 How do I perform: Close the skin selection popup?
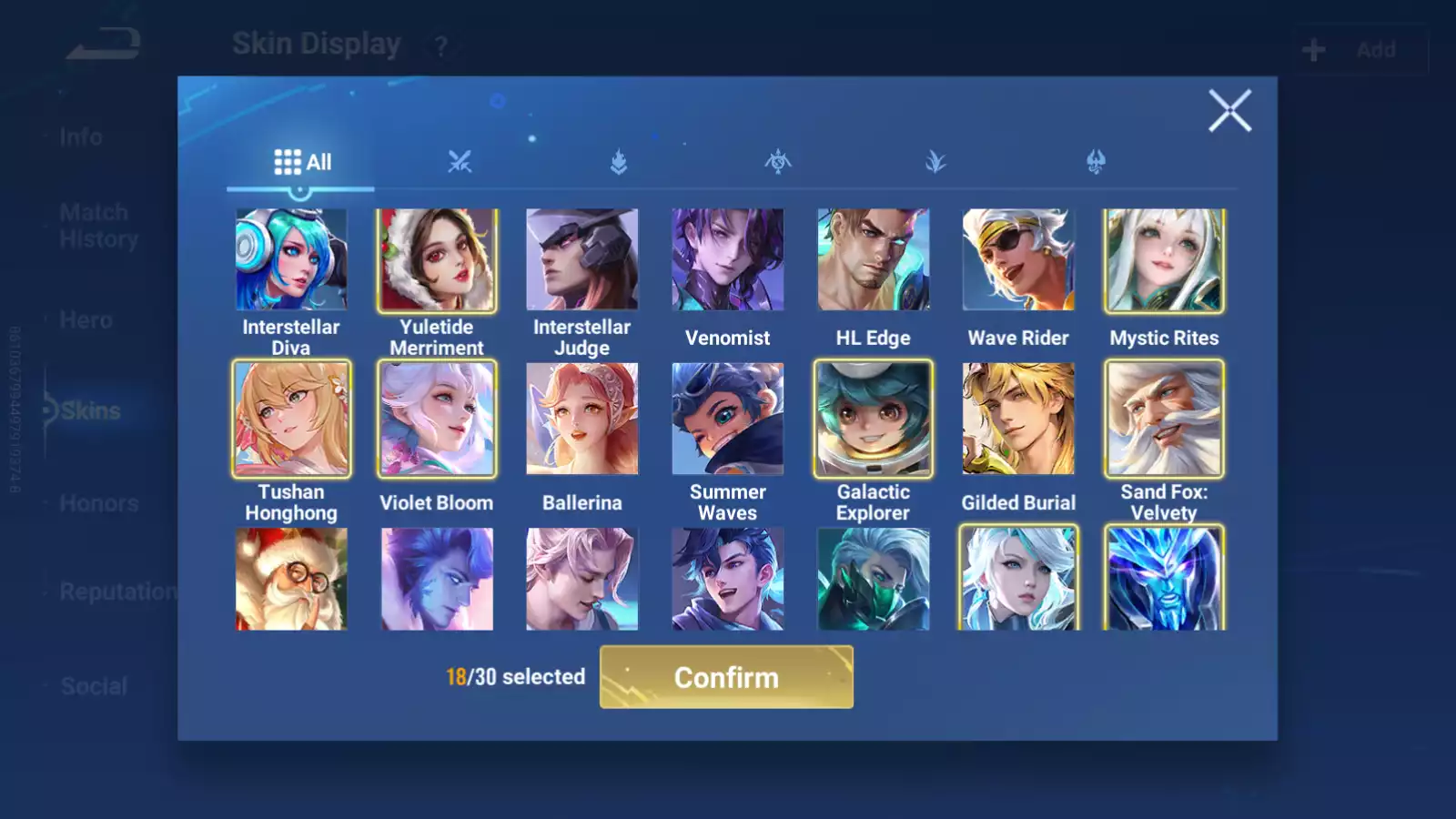[x=1229, y=111]
